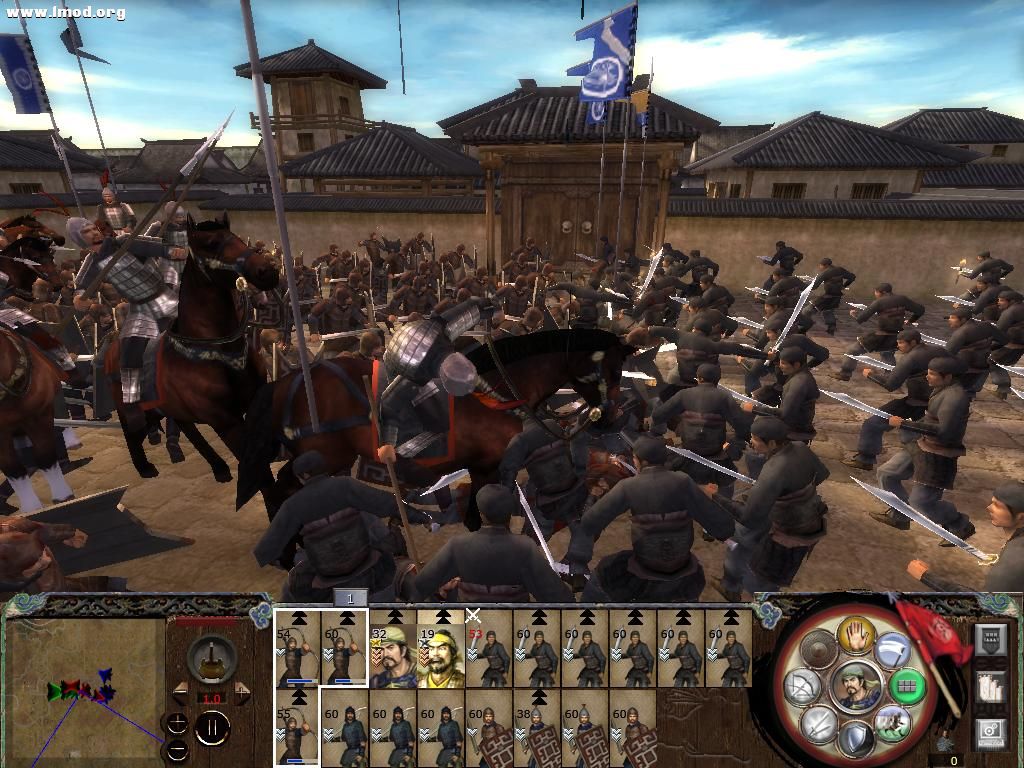Select the swordsman card with red 53
Image resolution: width=1024 pixels, height=768 pixels.
(489, 650)
